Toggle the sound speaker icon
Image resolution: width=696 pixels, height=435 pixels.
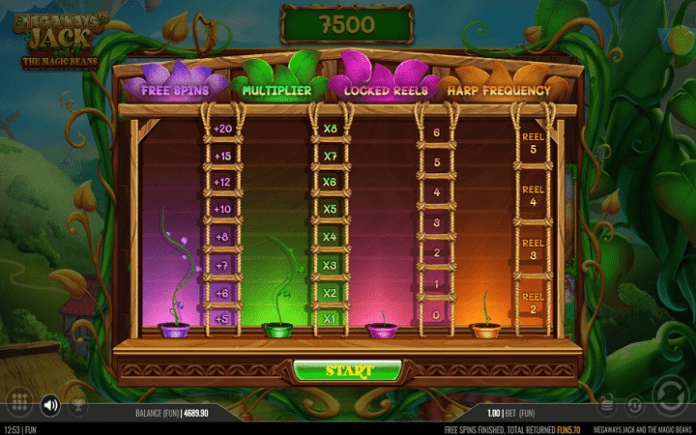click(x=50, y=405)
